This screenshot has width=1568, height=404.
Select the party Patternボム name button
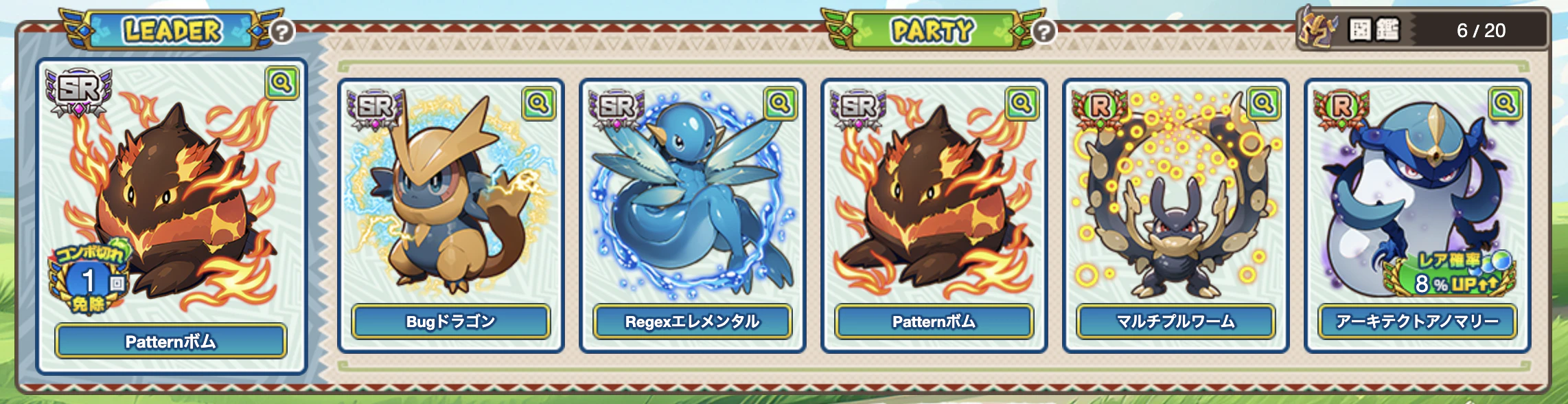point(934,322)
